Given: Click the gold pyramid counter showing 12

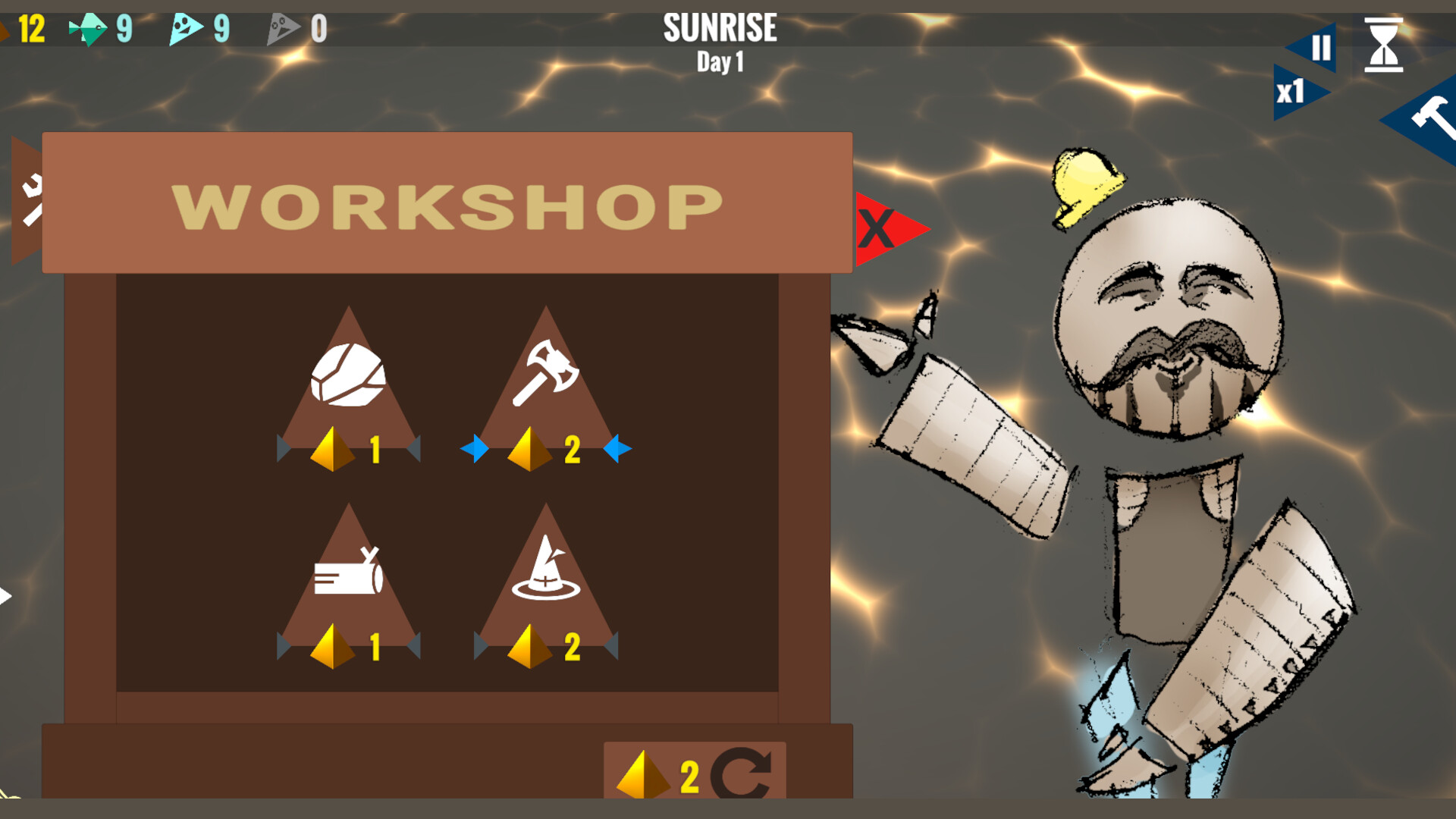Looking at the screenshot, I should pos(23,29).
